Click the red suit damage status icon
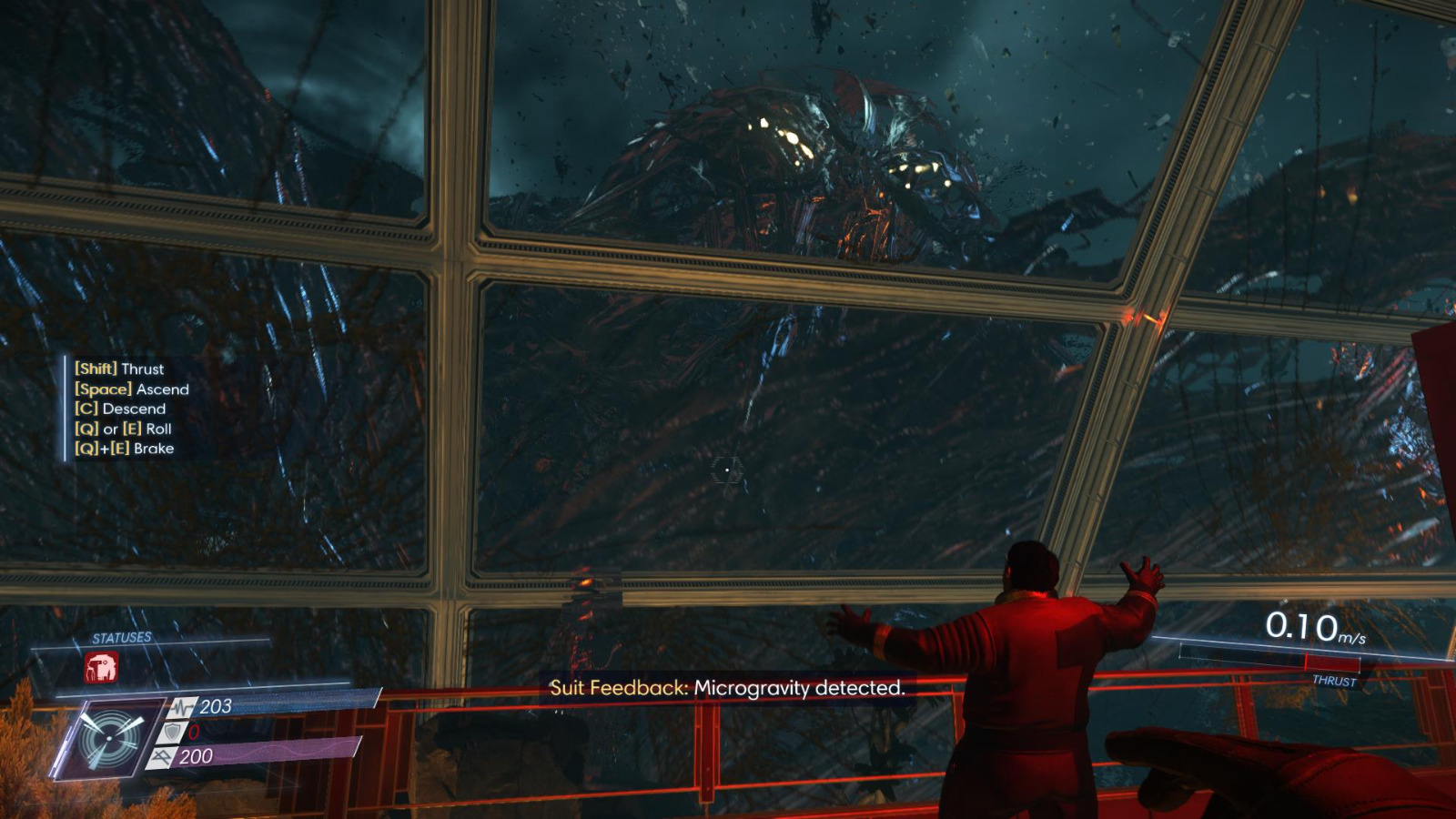The height and width of the screenshot is (819, 1456). point(103,669)
